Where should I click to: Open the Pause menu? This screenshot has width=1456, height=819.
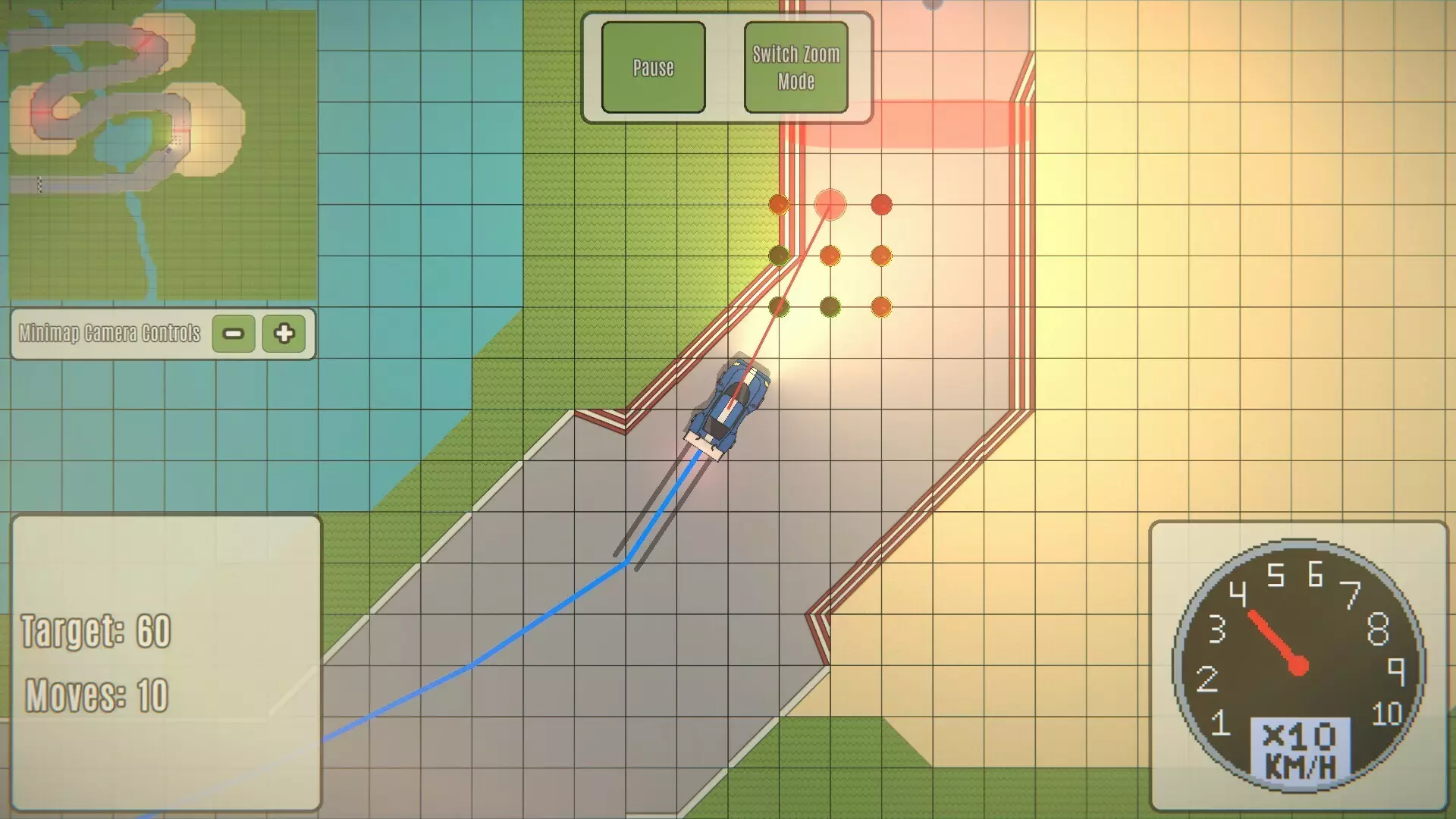coord(653,67)
